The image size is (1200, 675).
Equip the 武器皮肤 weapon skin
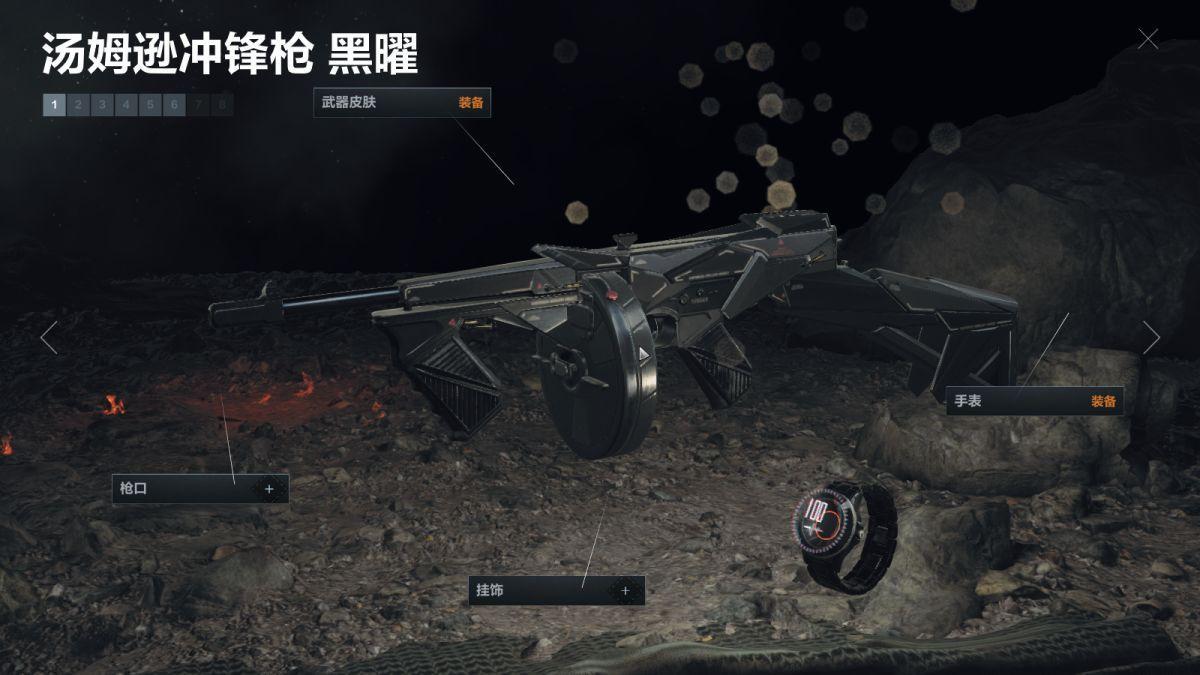click(471, 103)
